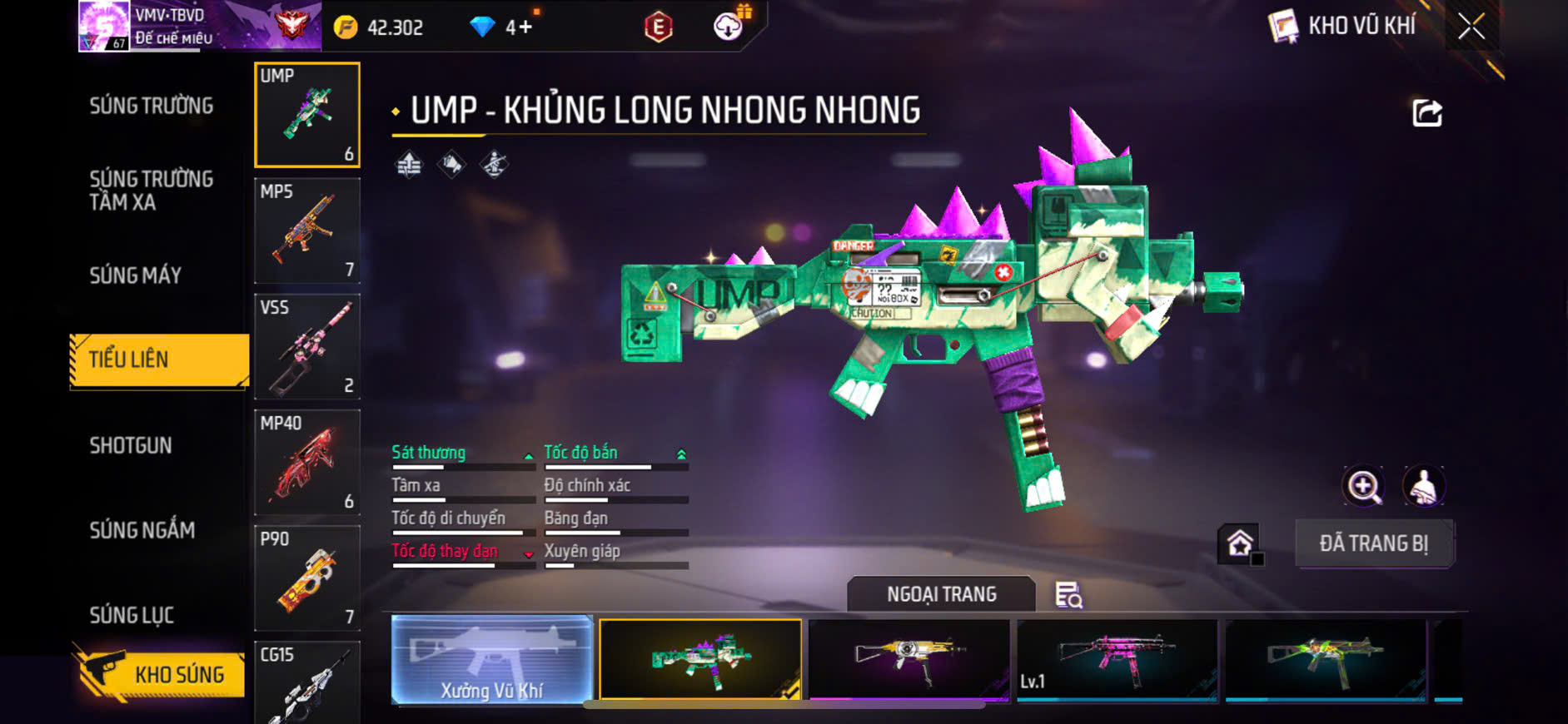Screen dimensions: 1568x724
Task: Select the MP5 weapon tile
Action: coord(306,231)
